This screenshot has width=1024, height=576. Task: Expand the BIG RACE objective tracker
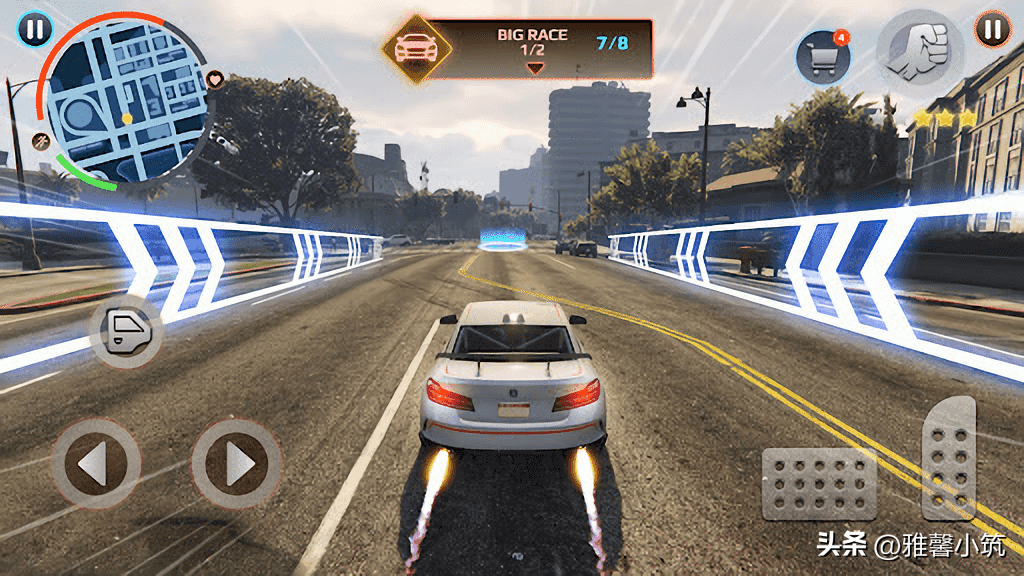click(535, 68)
